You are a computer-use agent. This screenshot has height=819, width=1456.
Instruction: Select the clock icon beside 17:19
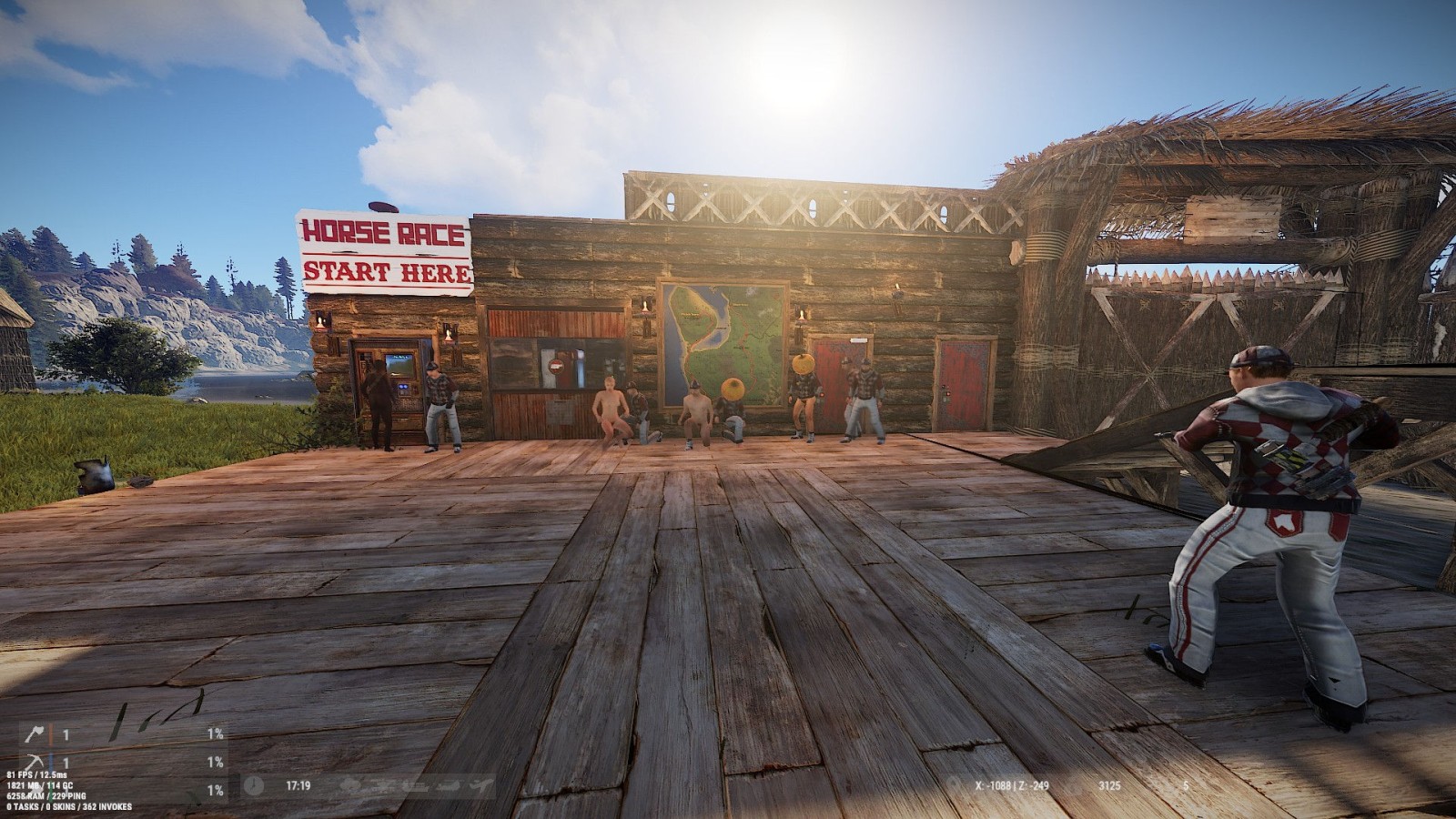(x=254, y=784)
